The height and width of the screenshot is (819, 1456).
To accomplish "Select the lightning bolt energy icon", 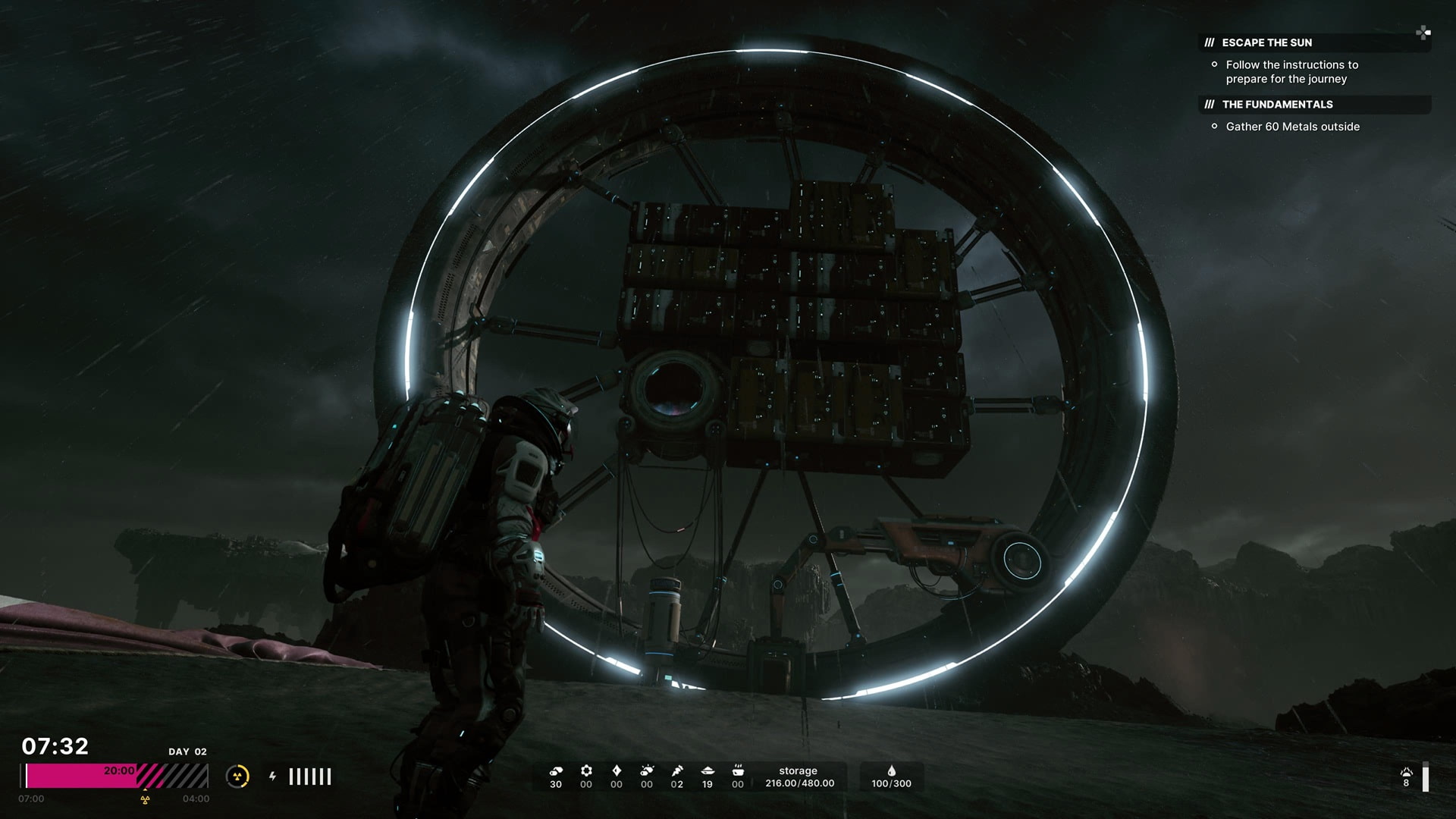I will point(272,776).
